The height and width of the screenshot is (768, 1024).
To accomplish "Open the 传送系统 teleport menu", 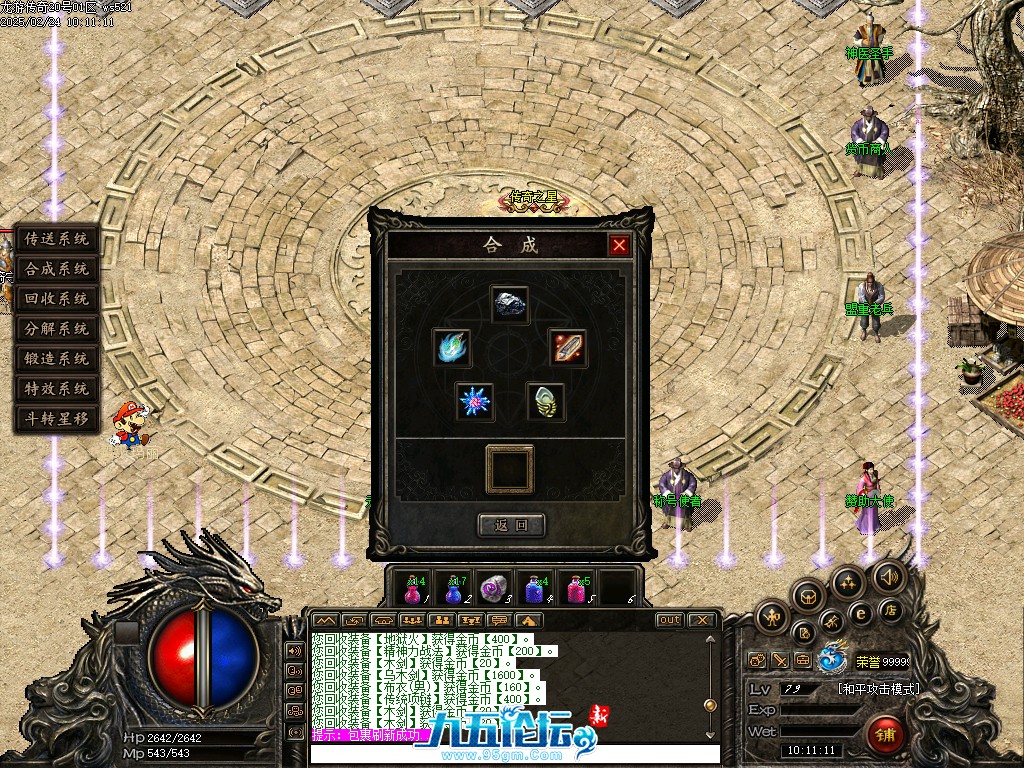I will pos(57,239).
